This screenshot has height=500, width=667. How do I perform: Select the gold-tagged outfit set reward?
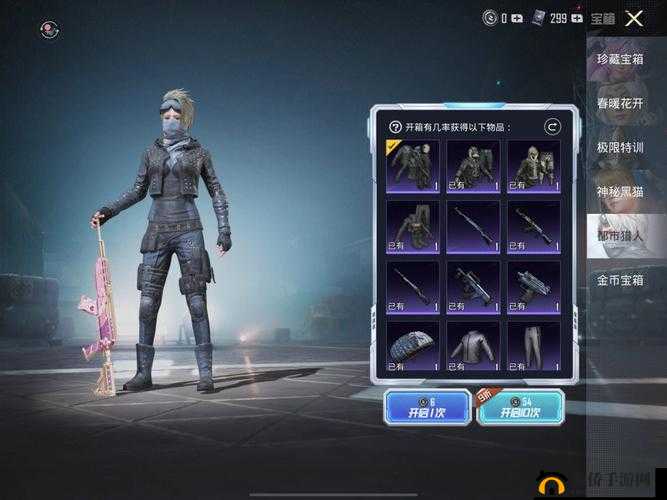(x=413, y=165)
